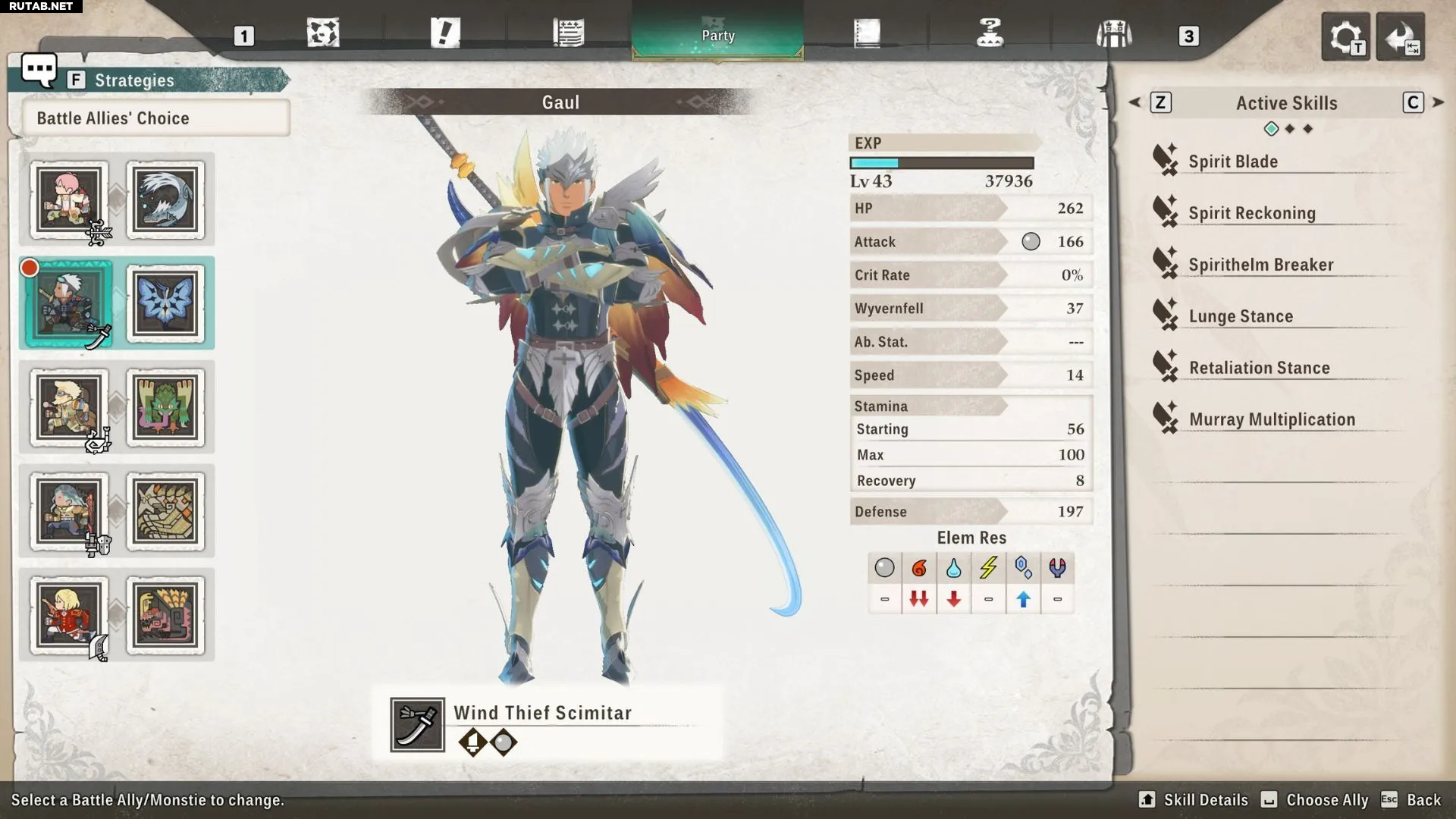Open the exclamation mark quest tab

[x=445, y=33]
